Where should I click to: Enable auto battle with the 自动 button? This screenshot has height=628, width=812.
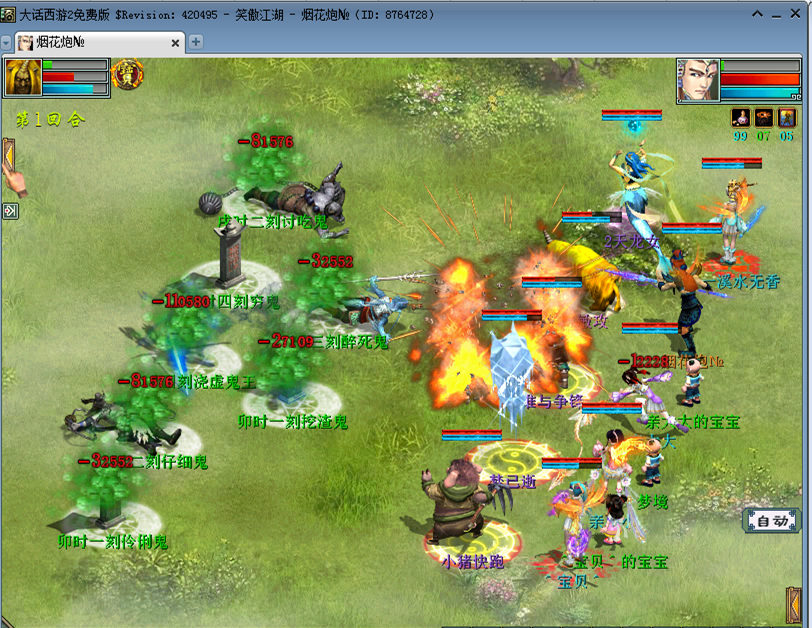(x=772, y=521)
